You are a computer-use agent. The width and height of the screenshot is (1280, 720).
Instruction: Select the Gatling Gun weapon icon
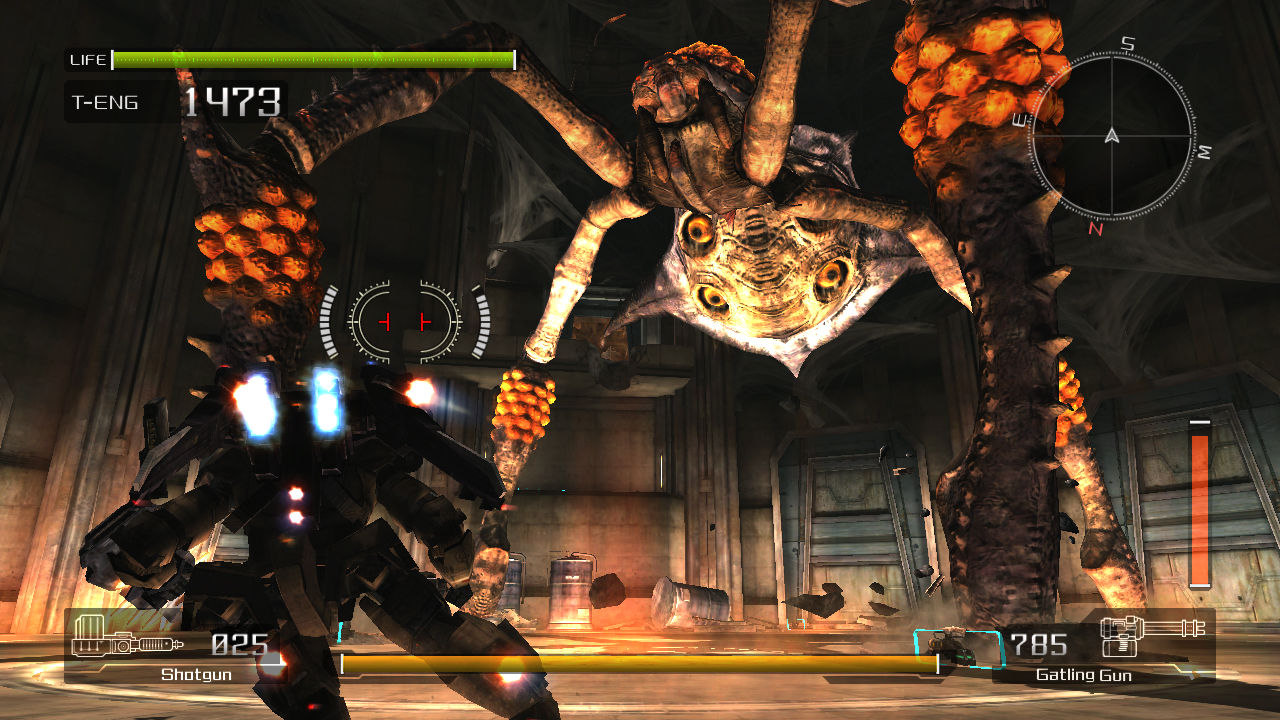(x=1150, y=635)
